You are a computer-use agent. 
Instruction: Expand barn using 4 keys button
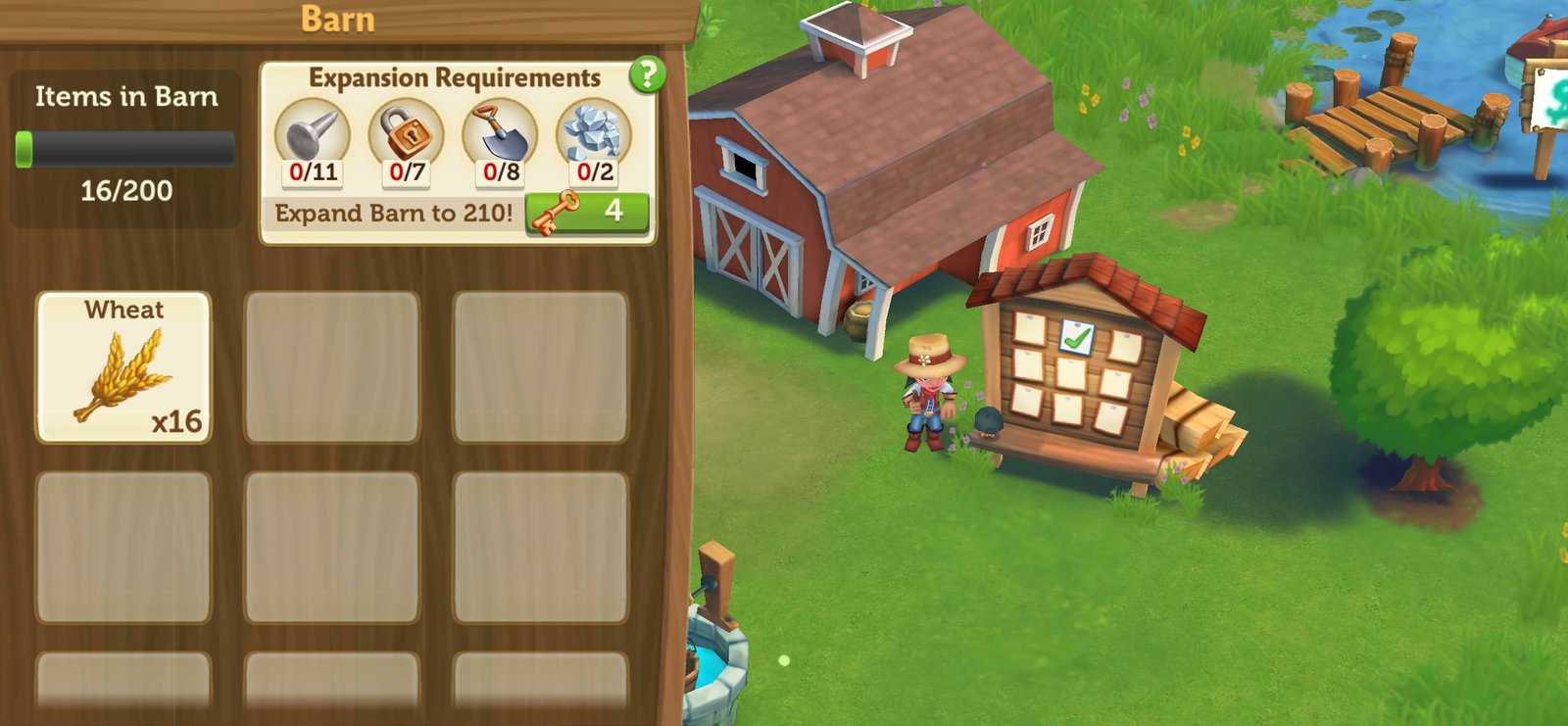(x=587, y=213)
